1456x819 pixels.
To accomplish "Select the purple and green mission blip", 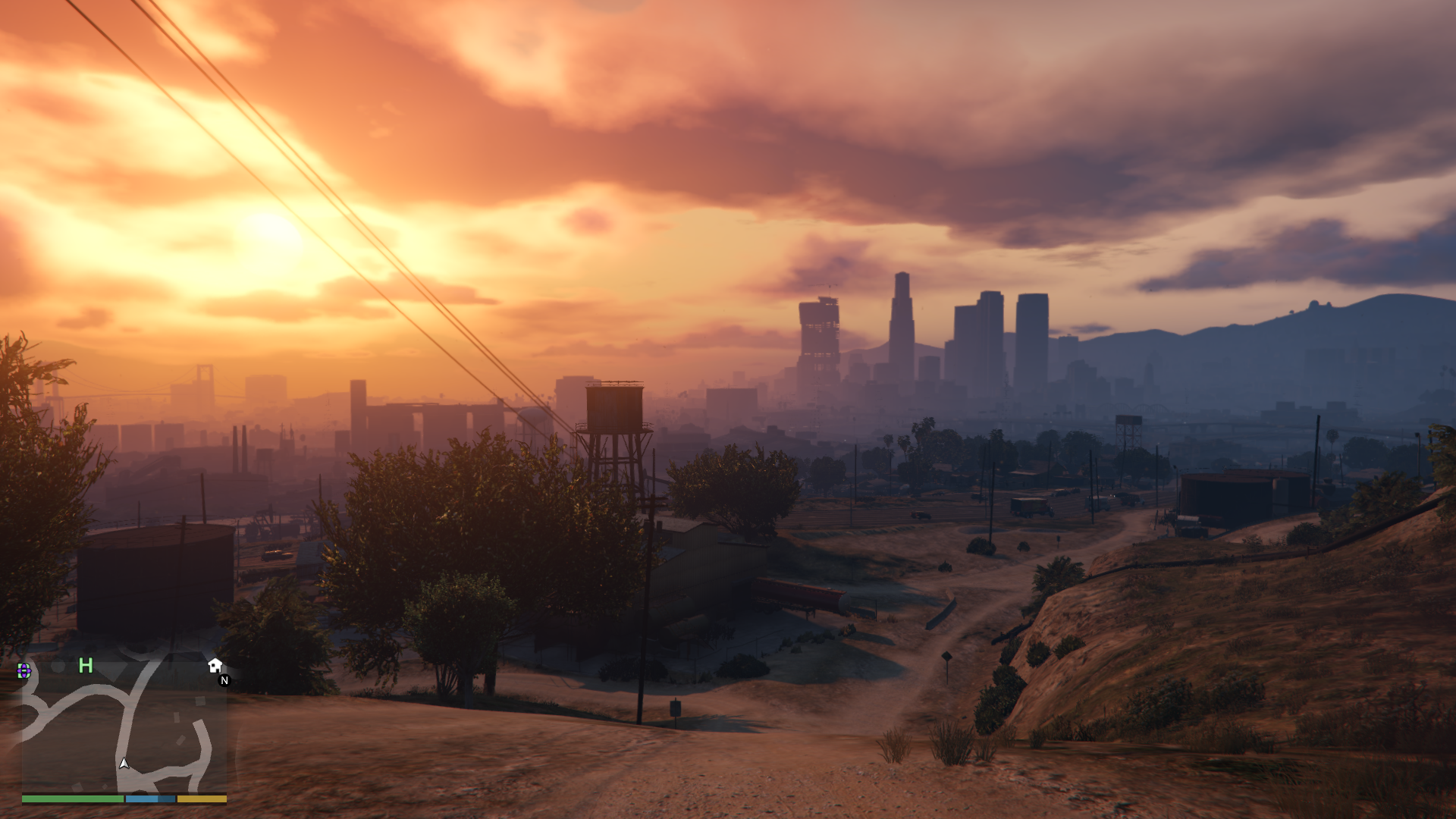I will (x=24, y=670).
